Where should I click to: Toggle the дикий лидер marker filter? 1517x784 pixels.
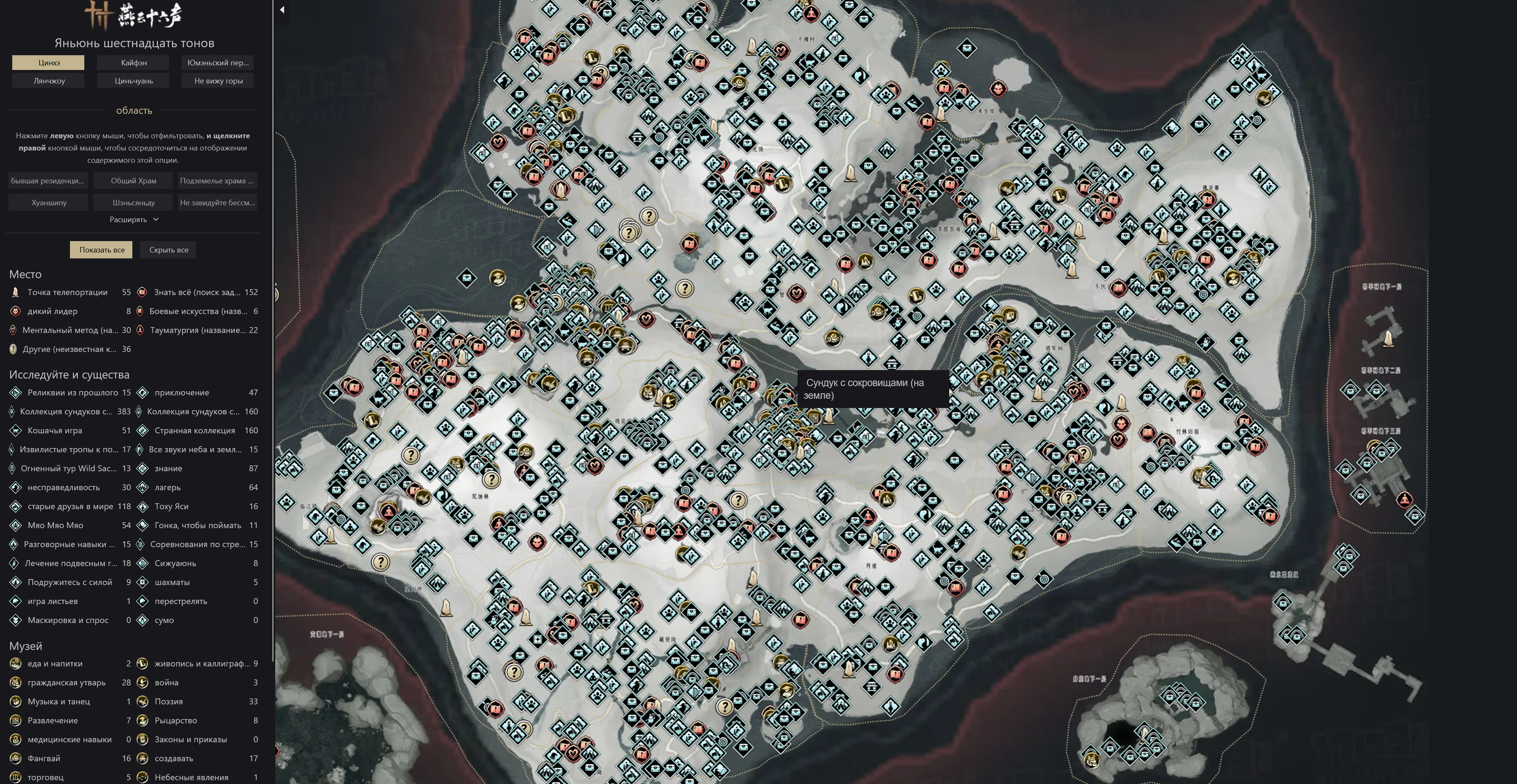(52, 311)
